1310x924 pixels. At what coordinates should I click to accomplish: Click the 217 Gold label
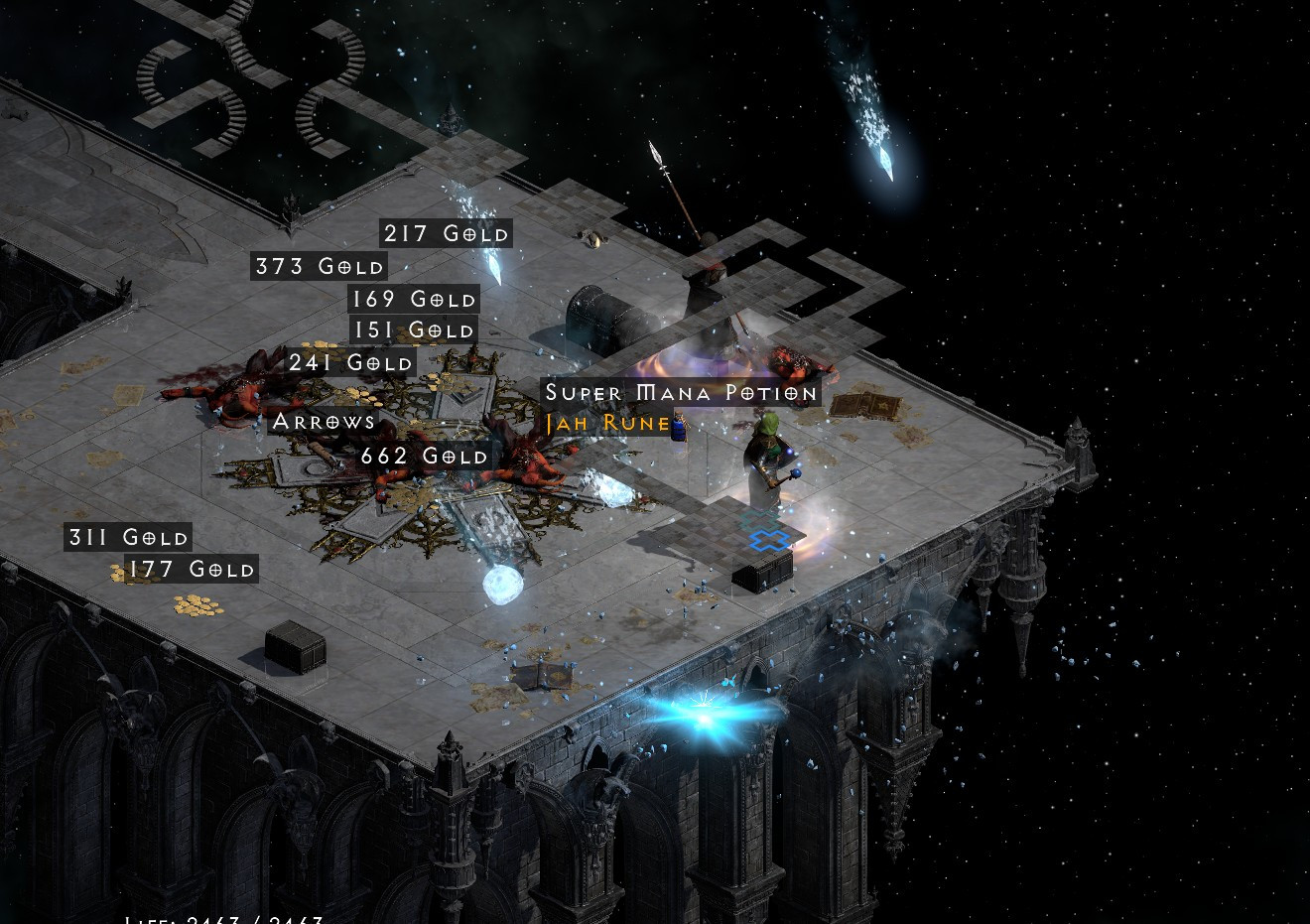(446, 232)
